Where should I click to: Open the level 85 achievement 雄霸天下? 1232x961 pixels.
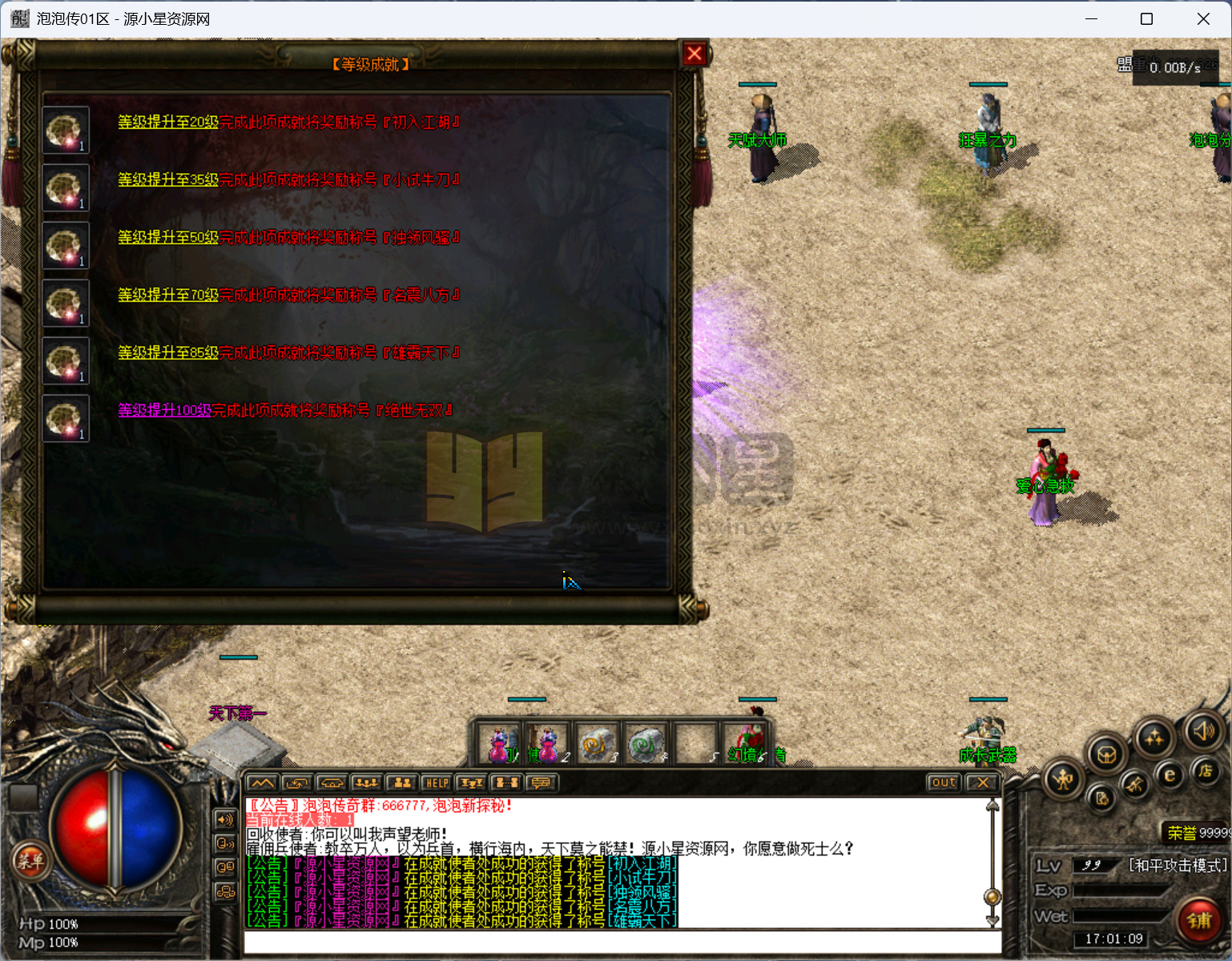(x=168, y=353)
